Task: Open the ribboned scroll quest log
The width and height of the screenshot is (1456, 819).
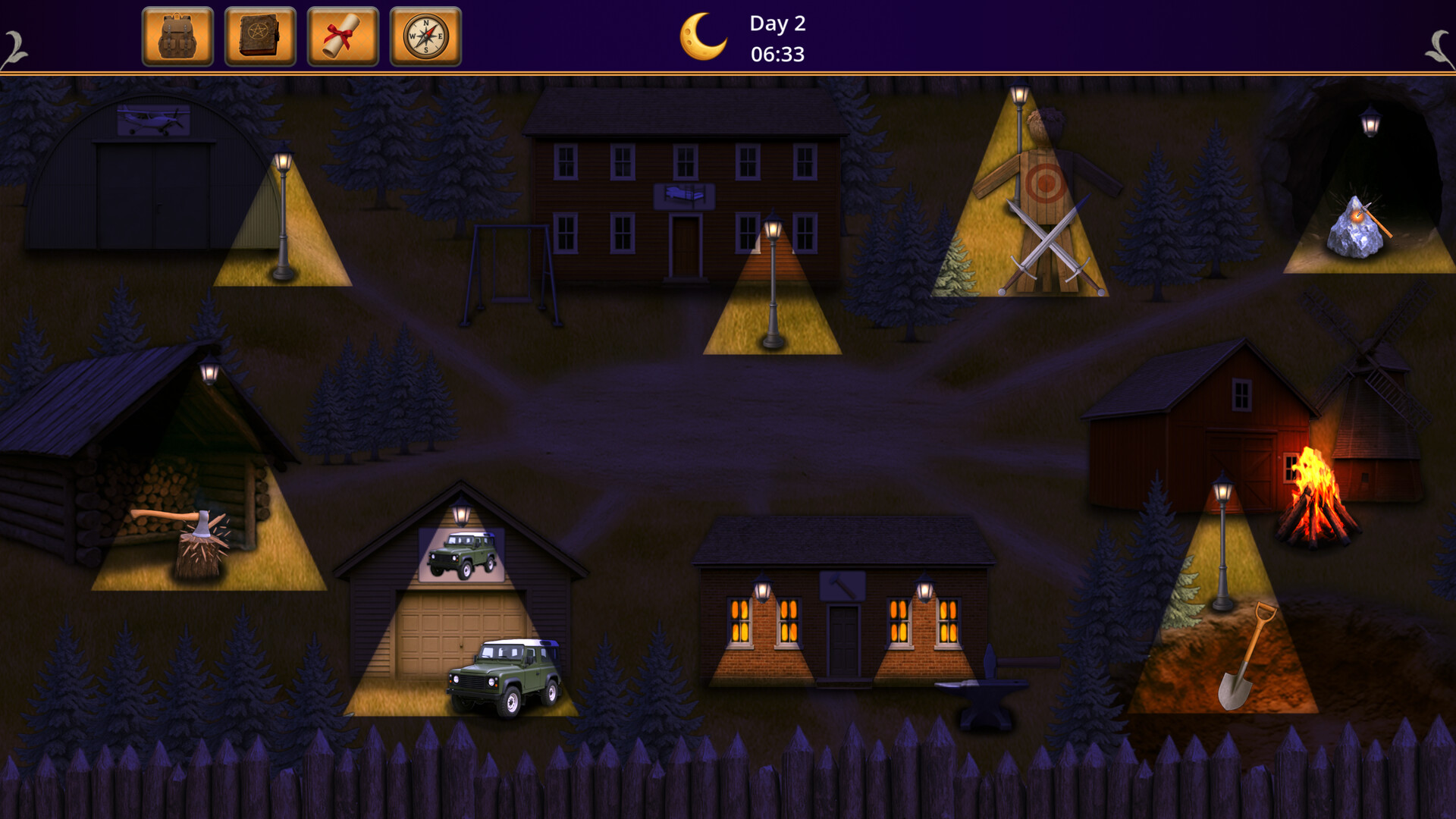Action: click(x=344, y=35)
